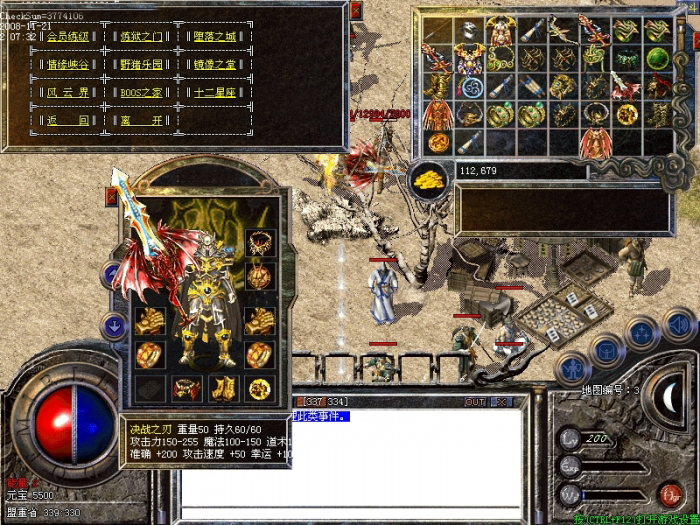Close the NPC dialog window
The height and width of the screenshot is (525, 700).
click(355, 11)
